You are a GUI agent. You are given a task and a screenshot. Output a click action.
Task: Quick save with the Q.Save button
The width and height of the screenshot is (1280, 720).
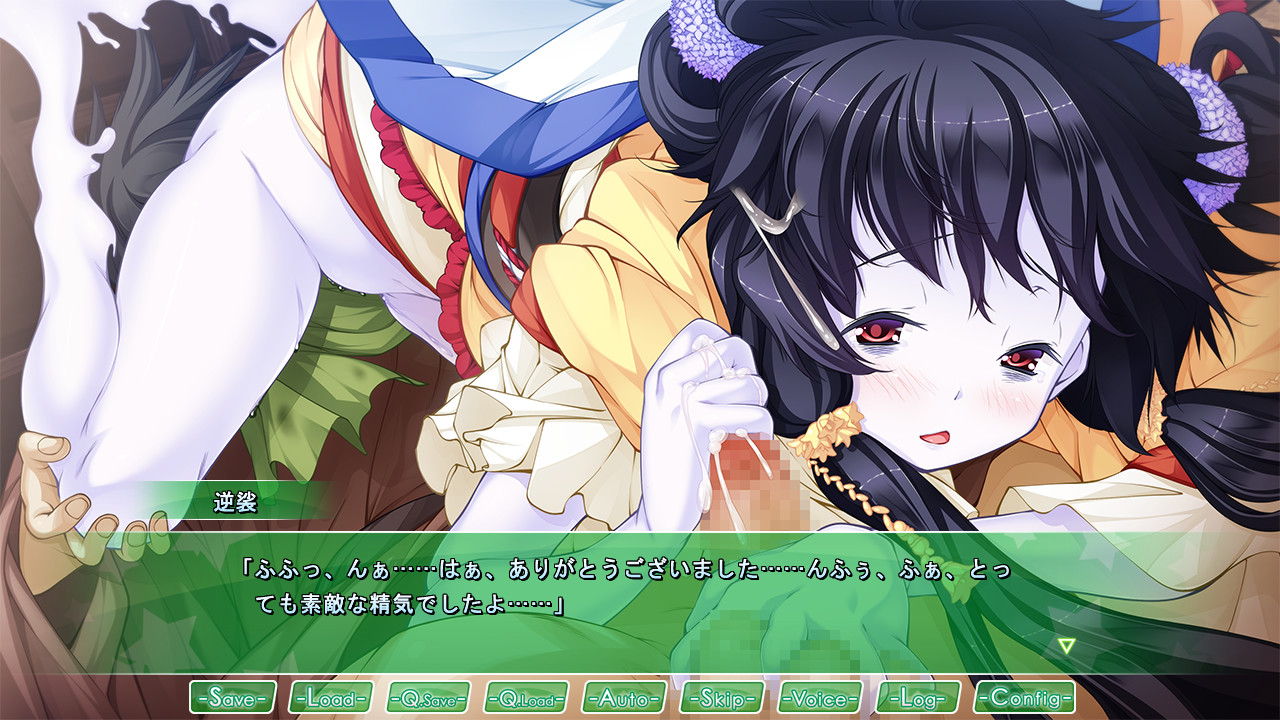point(428,697)
